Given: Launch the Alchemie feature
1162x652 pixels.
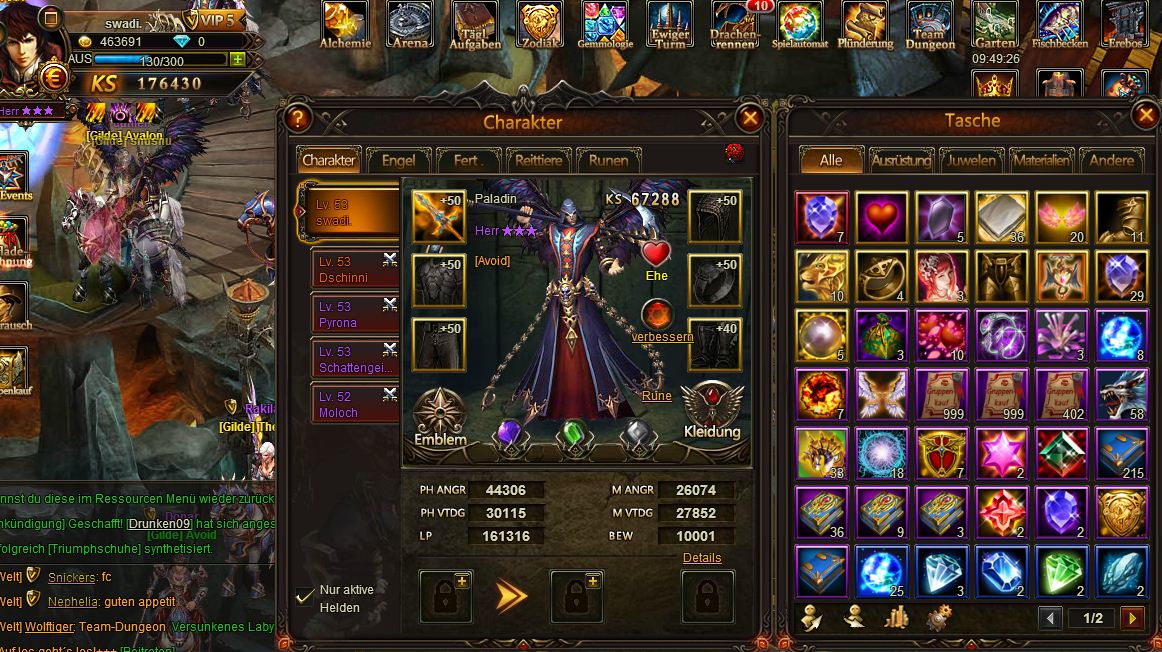Looking at the screenshot, I should pyautogui.click(x=345, y=25).
